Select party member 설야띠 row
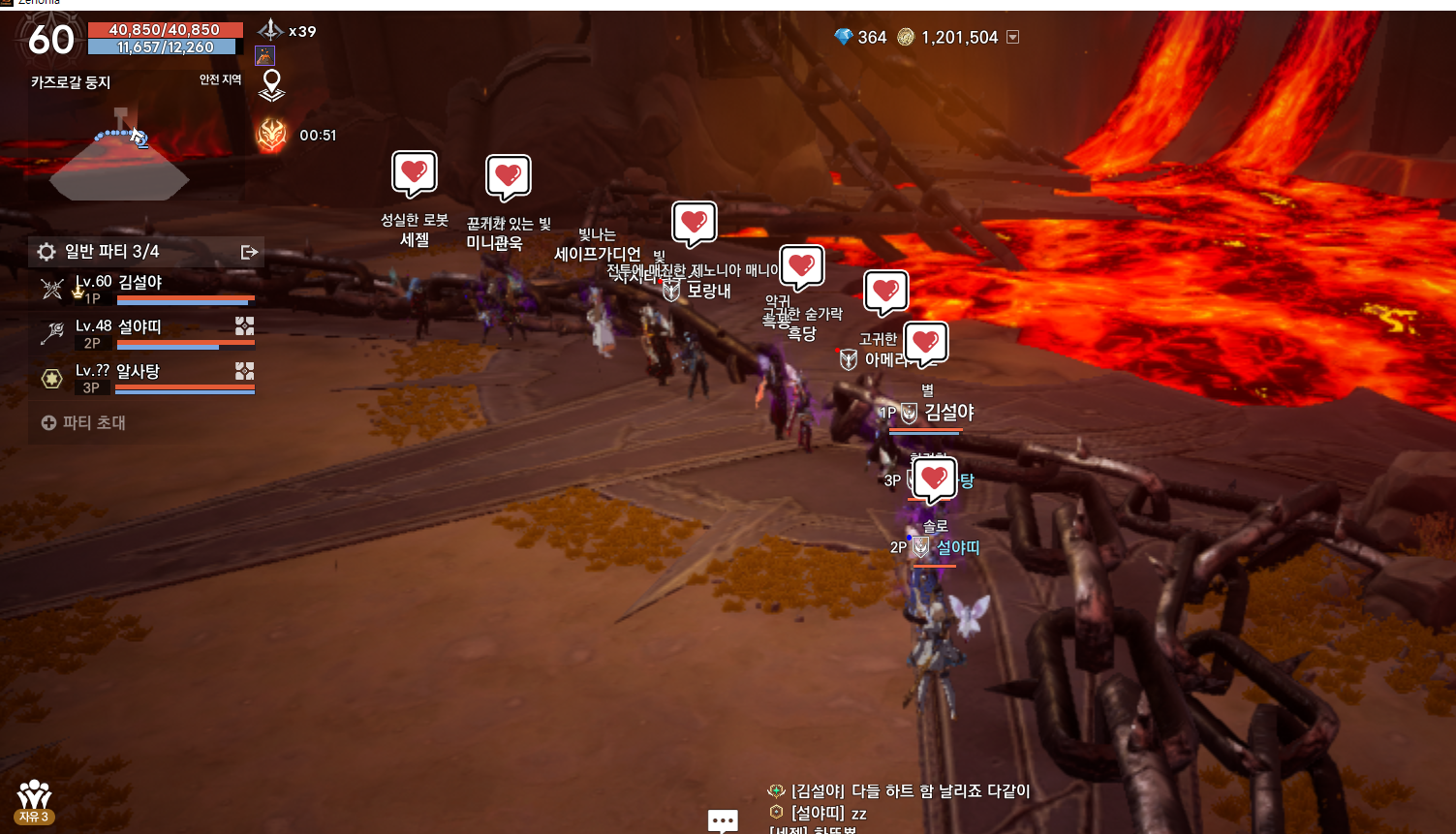Viewport: 1456px width, 834px height. coord(147,333)
